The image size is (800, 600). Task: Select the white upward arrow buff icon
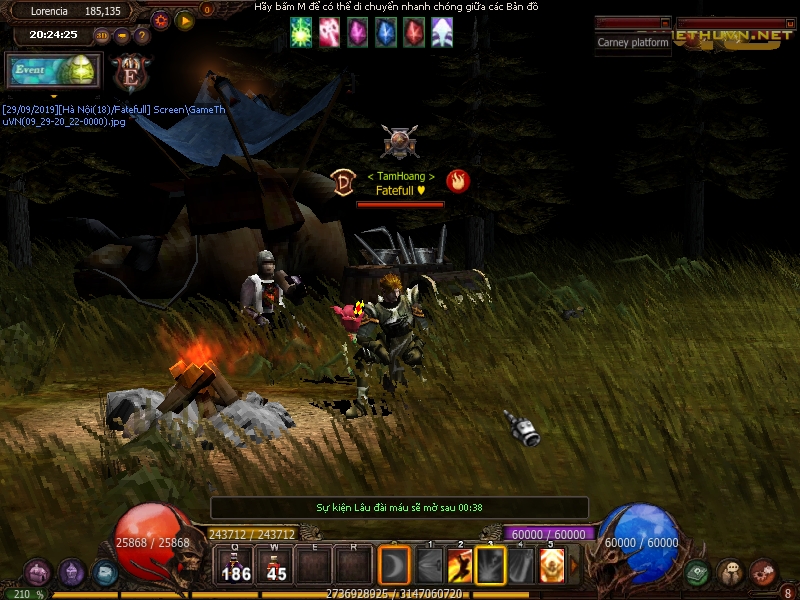tap(441, 33)
